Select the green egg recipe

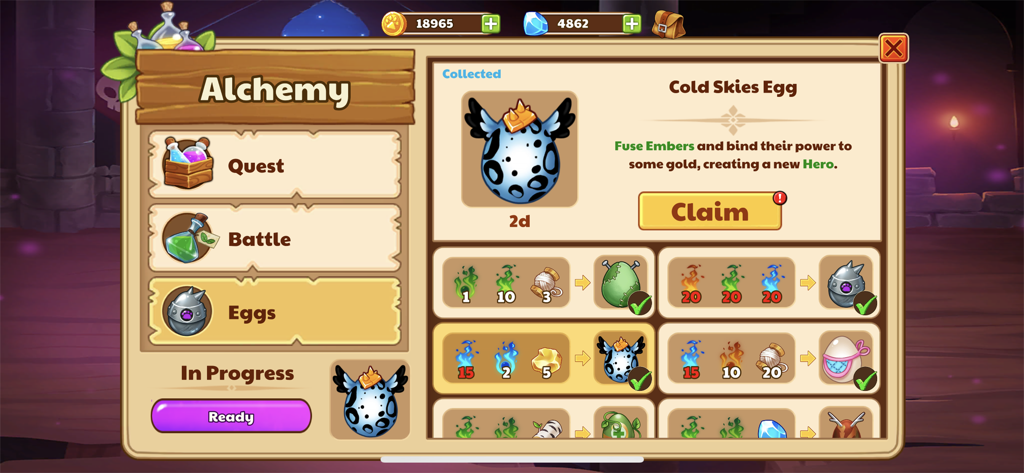pyautogui.click(x=544, y=283)
